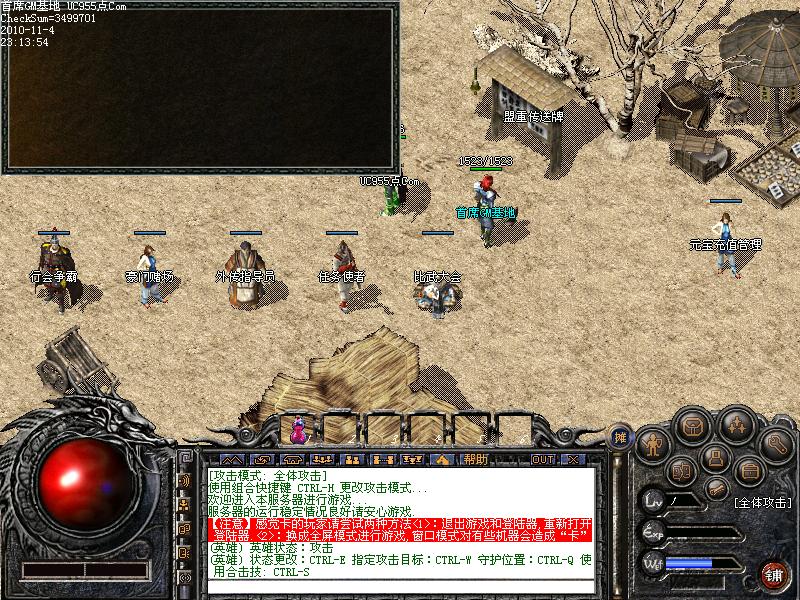Click the X button on the chat toolbar

click(572, 459)
